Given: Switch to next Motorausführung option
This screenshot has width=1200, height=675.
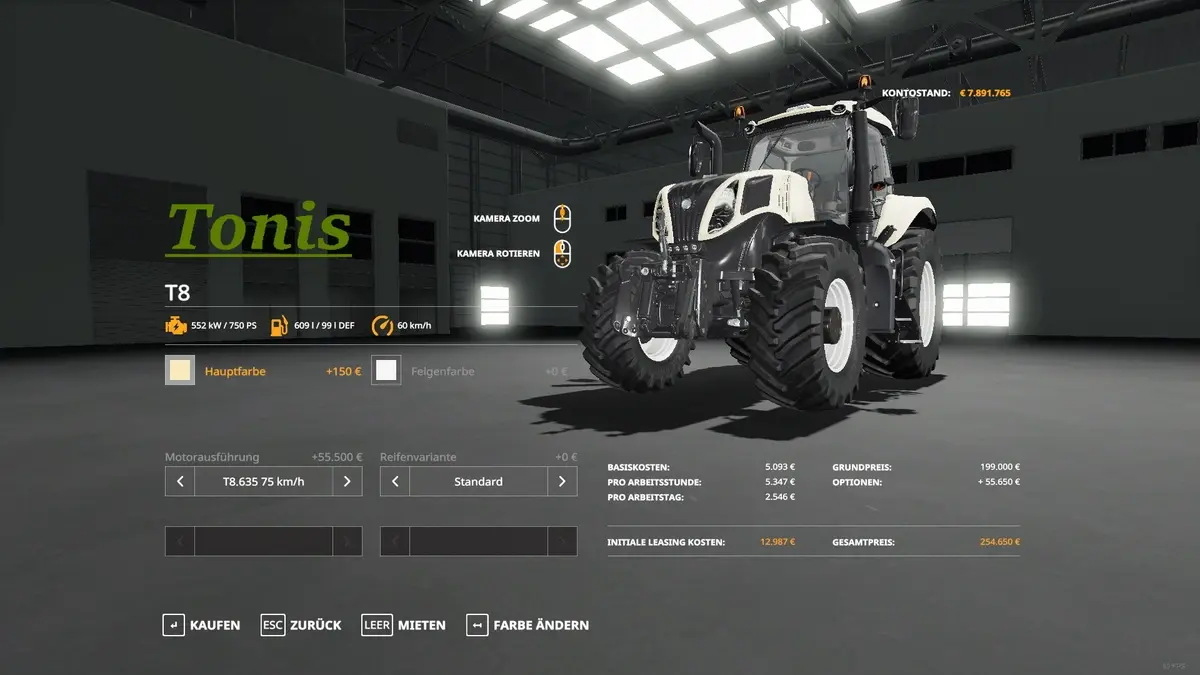Looking at the screenshot, I should coord(347,481).
